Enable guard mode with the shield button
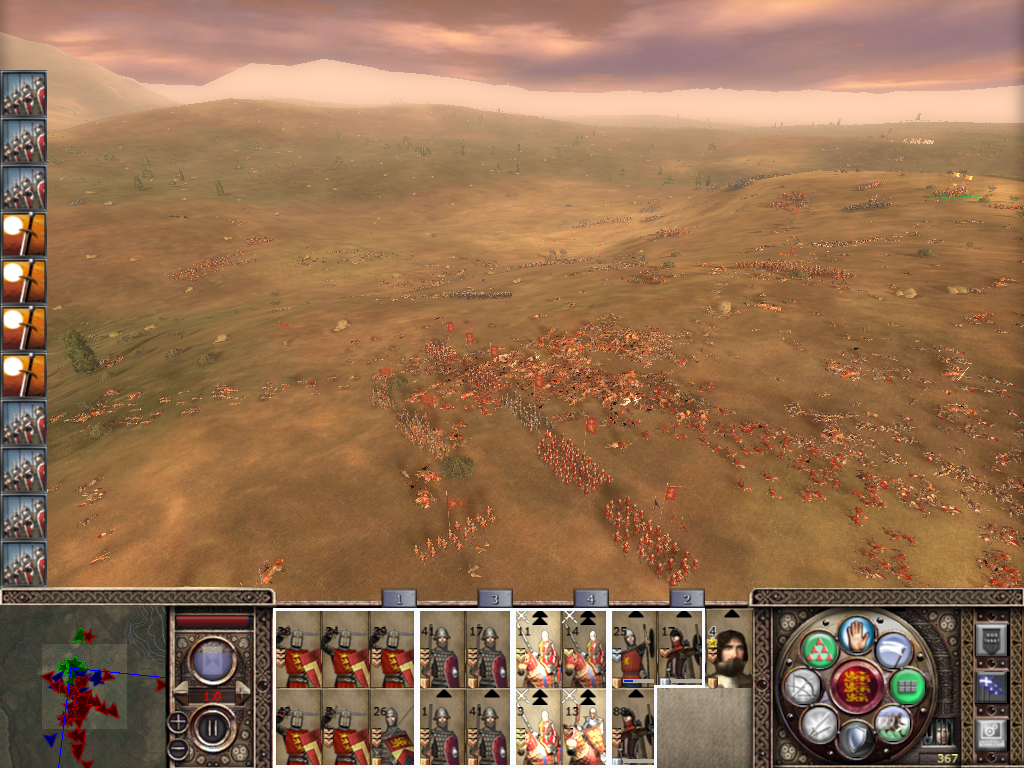 point(856,739)
